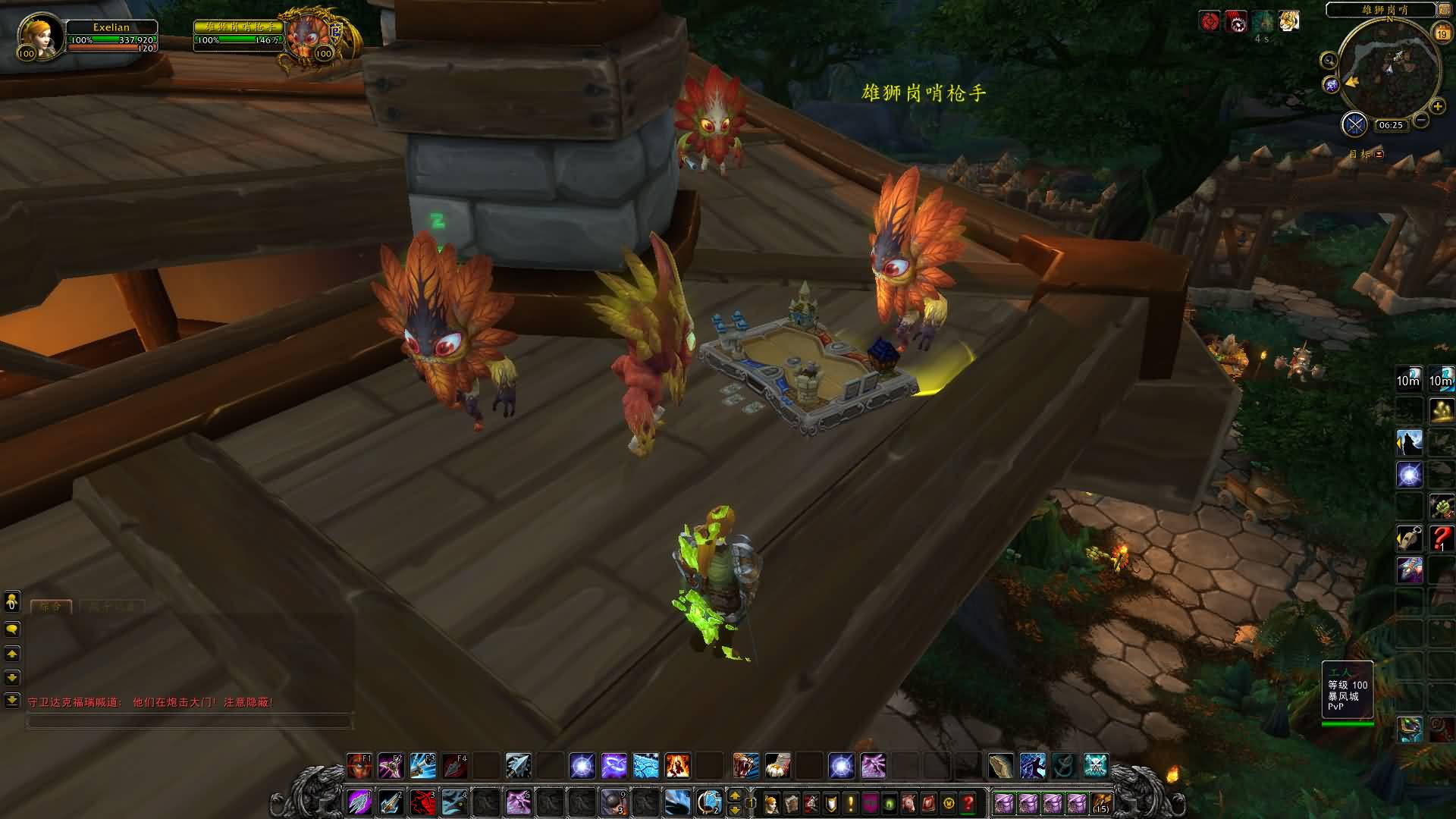The height and width of the screenshot is (819, 1456).
Task: Click the player portrait of Exelian
Action: (x=39, y=36)
